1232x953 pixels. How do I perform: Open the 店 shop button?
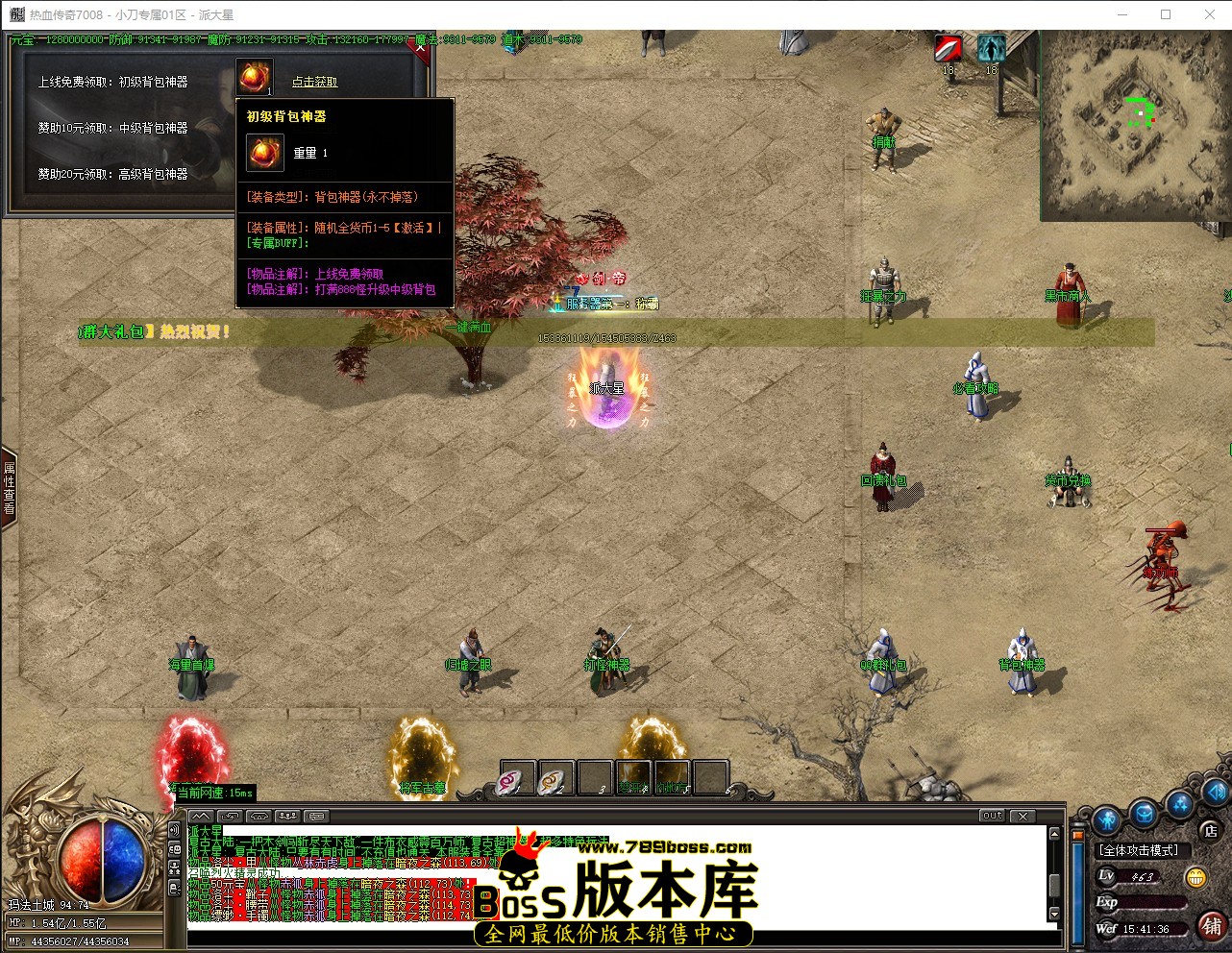coord(1210,831)
